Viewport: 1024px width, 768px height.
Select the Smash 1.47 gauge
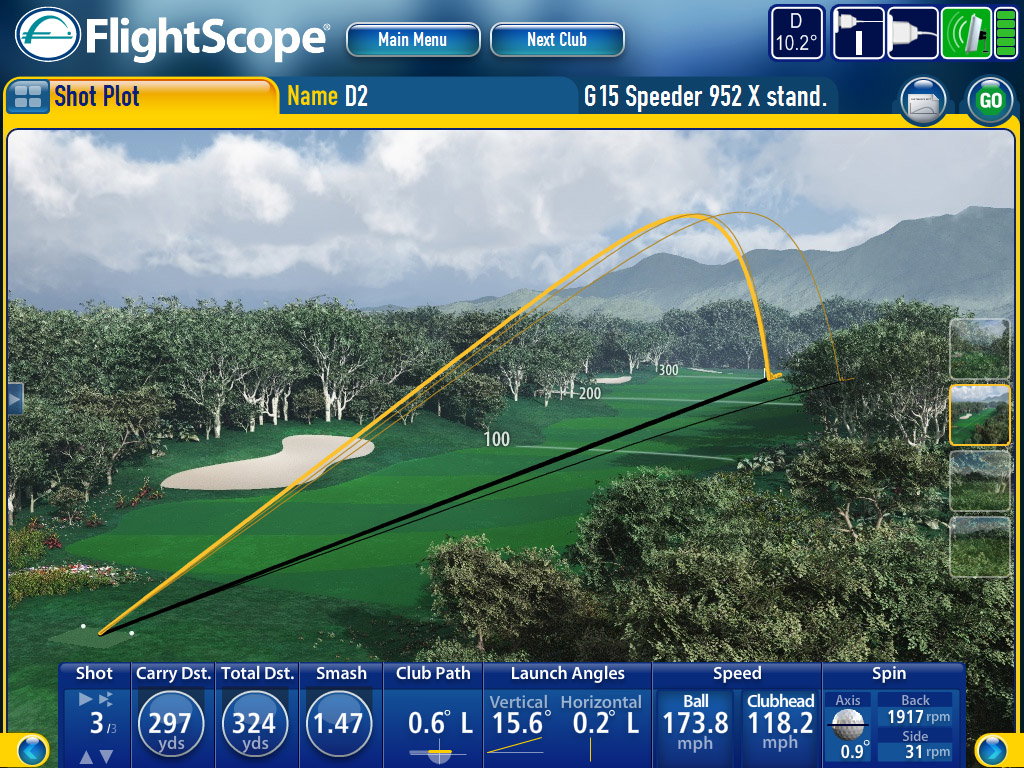point(340,723)
